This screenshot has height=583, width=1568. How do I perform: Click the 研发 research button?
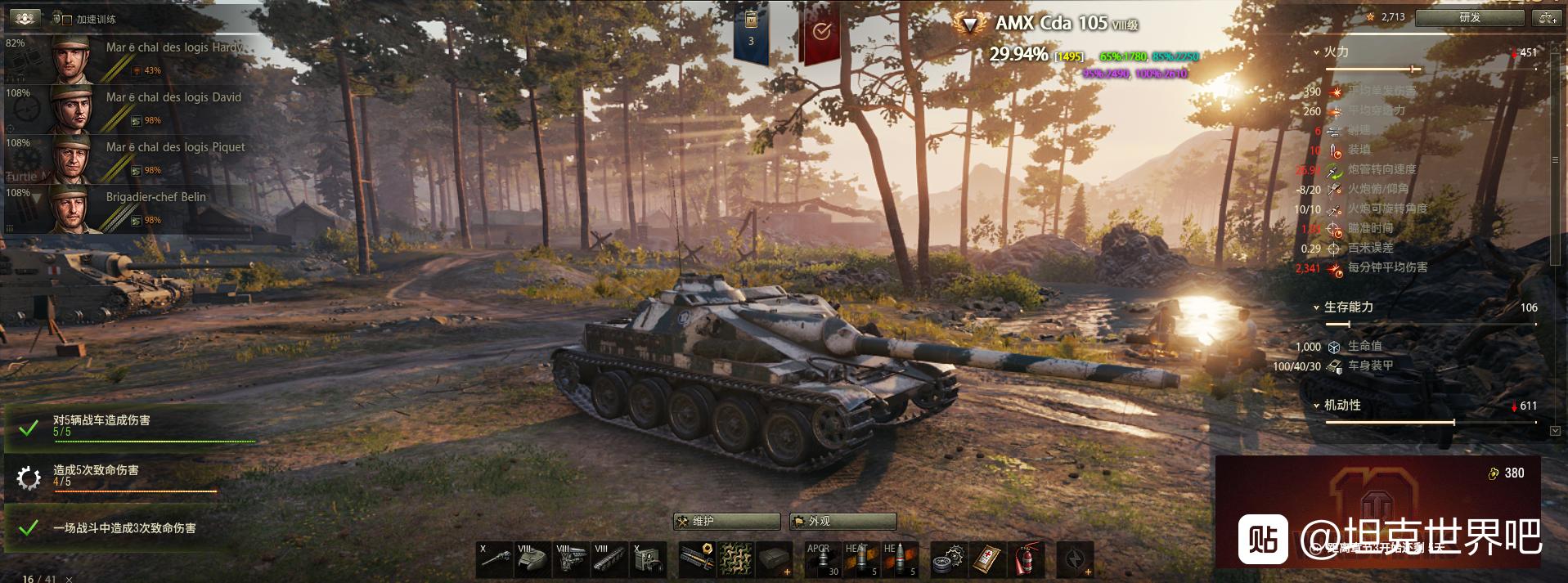(x=1469, y=17)
